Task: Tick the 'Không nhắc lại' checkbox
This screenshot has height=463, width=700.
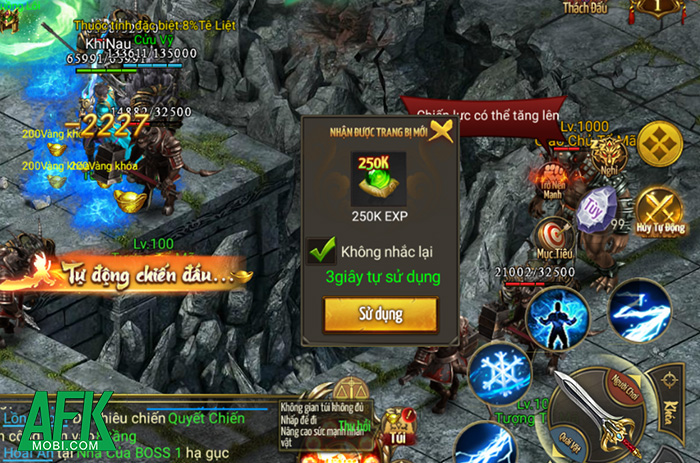Action: [x=323, y=250]
